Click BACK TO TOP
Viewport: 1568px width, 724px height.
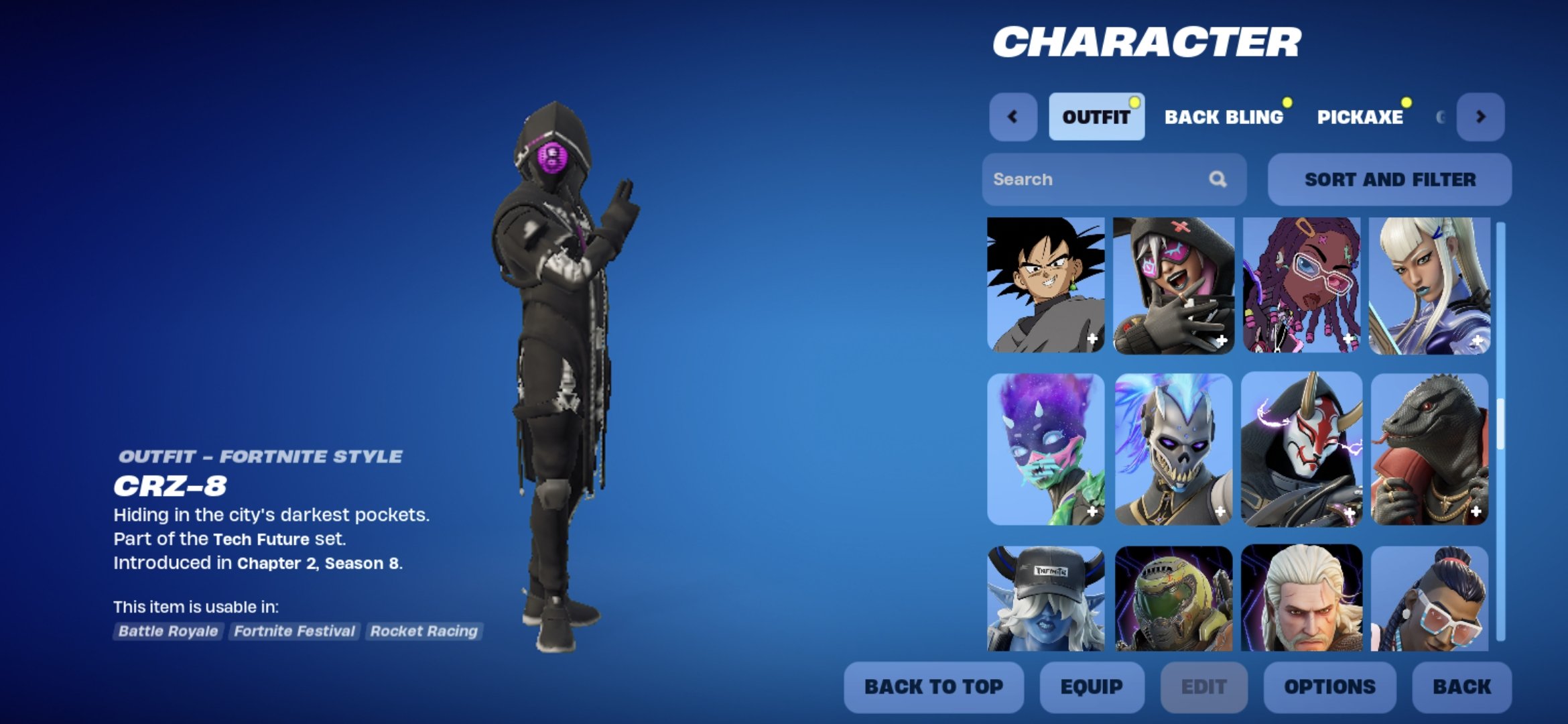[x=933, y=686]
